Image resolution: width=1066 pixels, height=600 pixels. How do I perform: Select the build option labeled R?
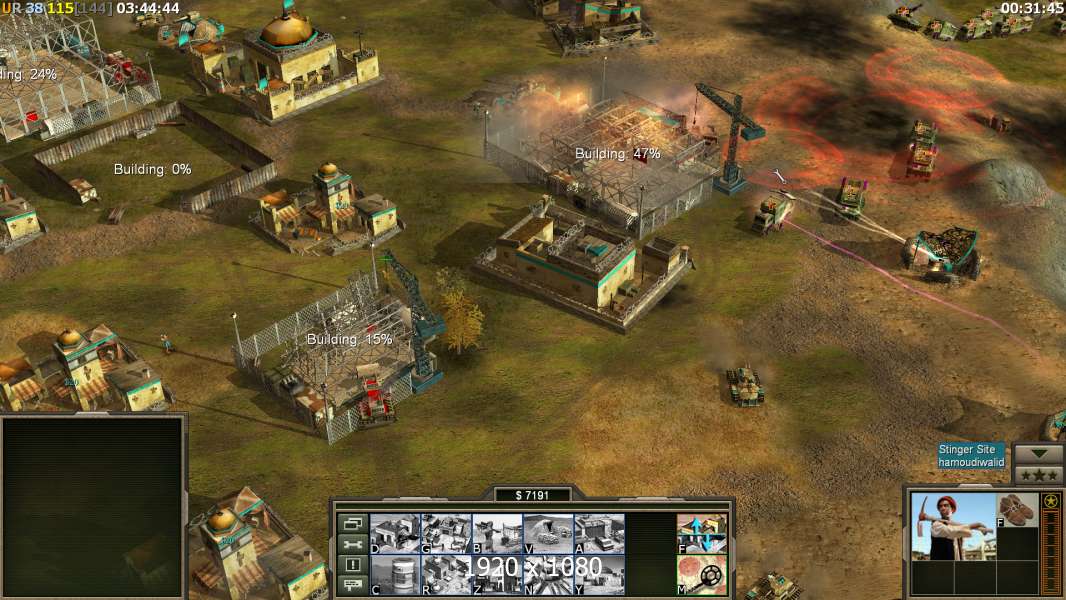pyautogui.click(x=446, y=575)
